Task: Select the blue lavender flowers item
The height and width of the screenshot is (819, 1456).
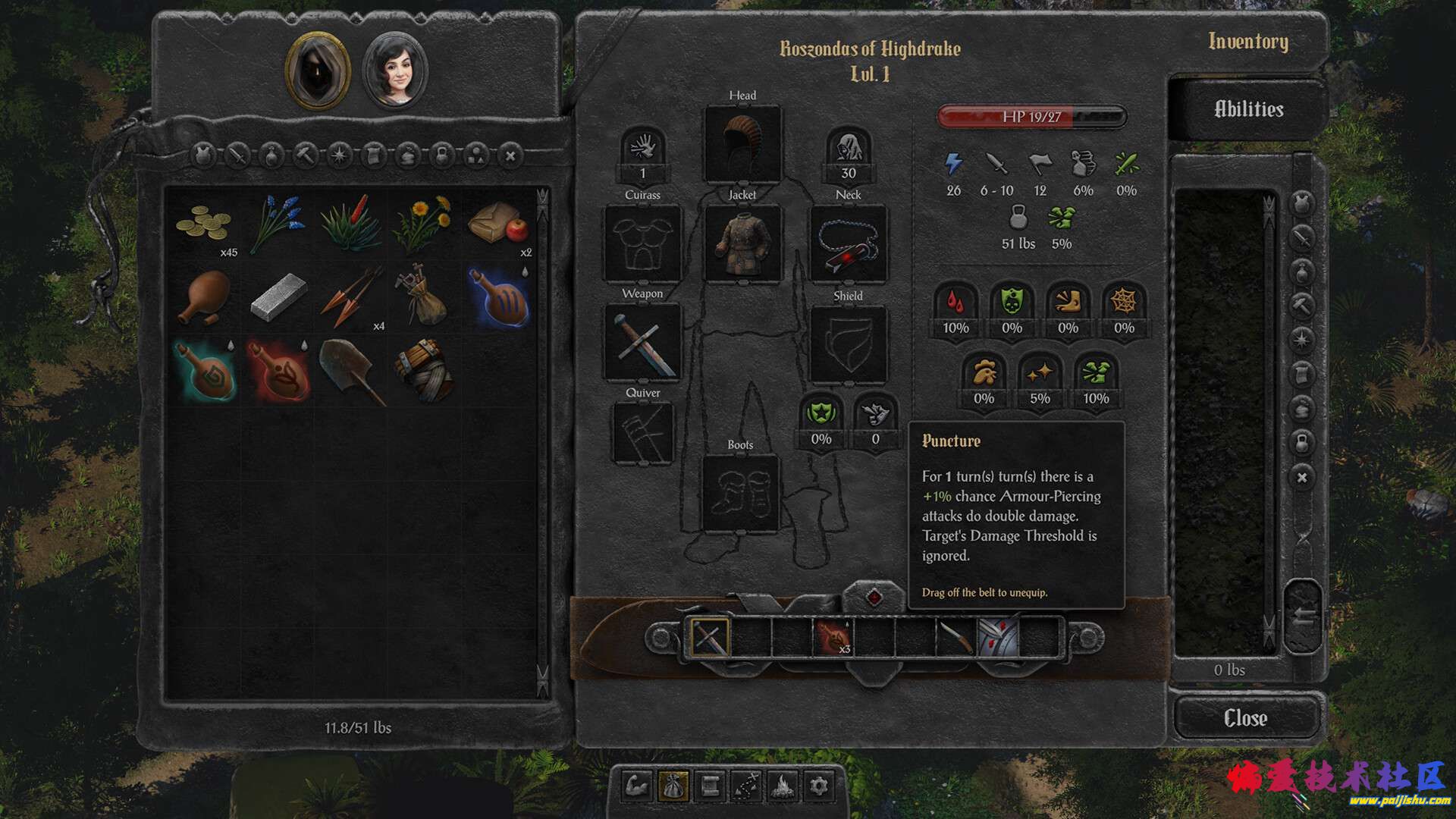Action: (278, 224)
